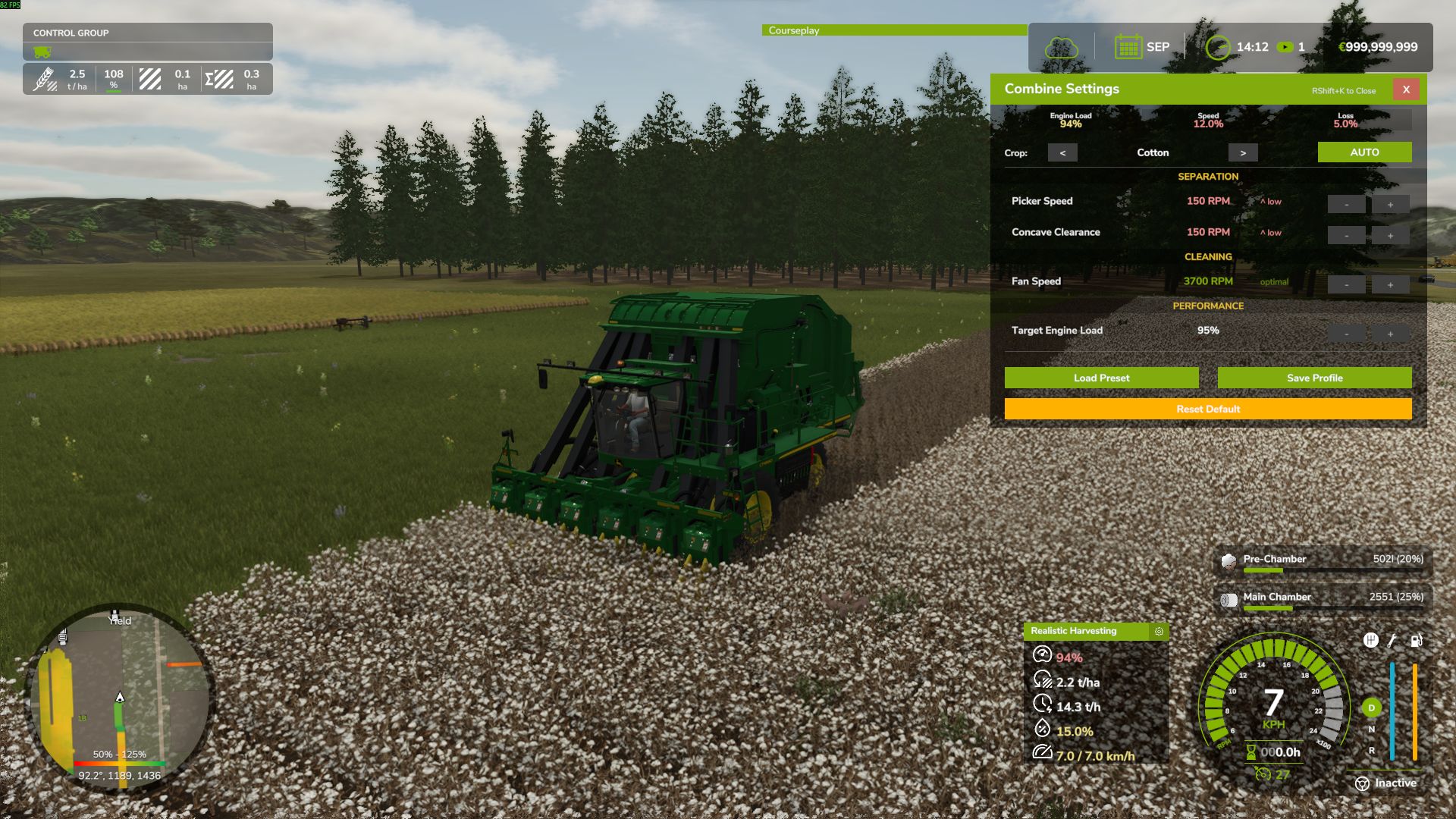1456x819 pixels.
Task: Click the Load Preset button
Action: coord(1101,378)
